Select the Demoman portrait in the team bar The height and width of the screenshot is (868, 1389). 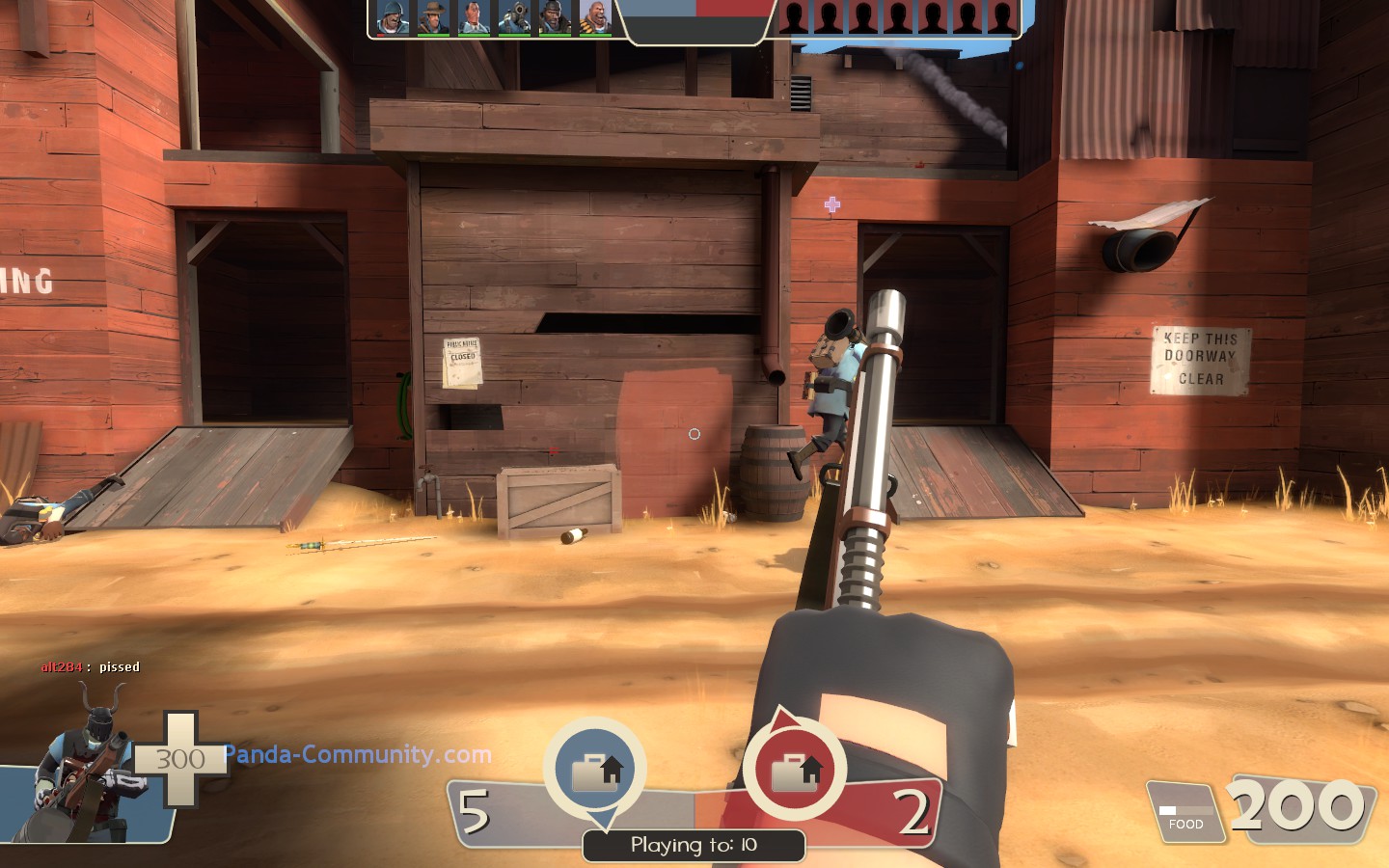(555, 17)
